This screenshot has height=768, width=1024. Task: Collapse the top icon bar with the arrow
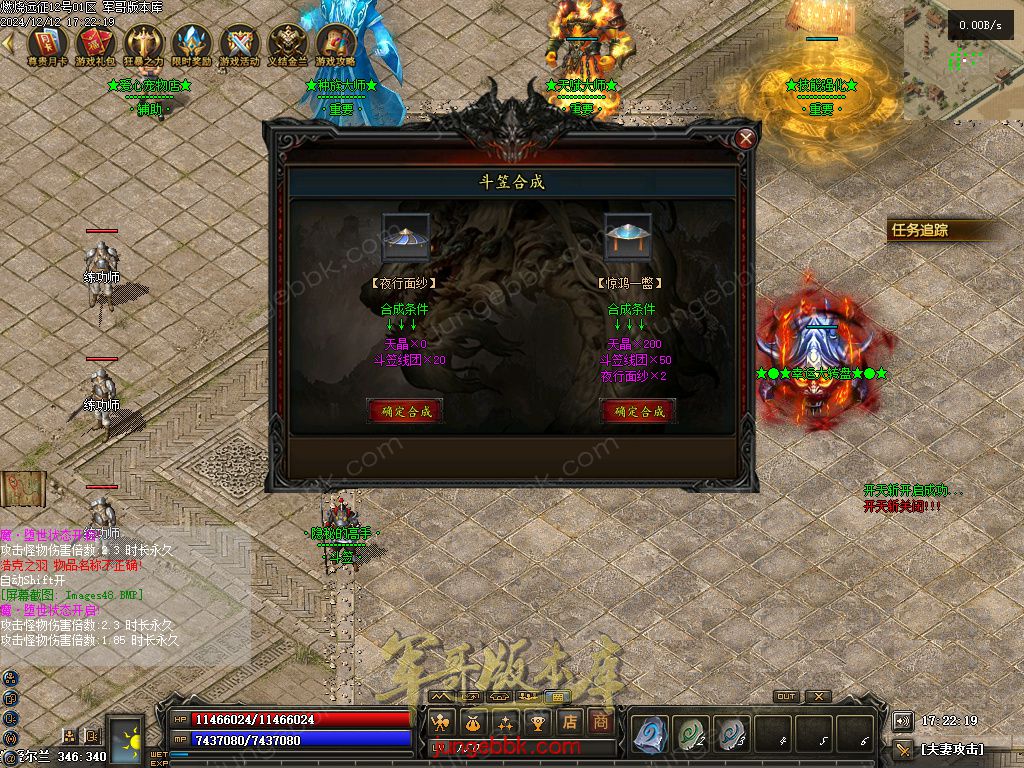coord(8,44)
